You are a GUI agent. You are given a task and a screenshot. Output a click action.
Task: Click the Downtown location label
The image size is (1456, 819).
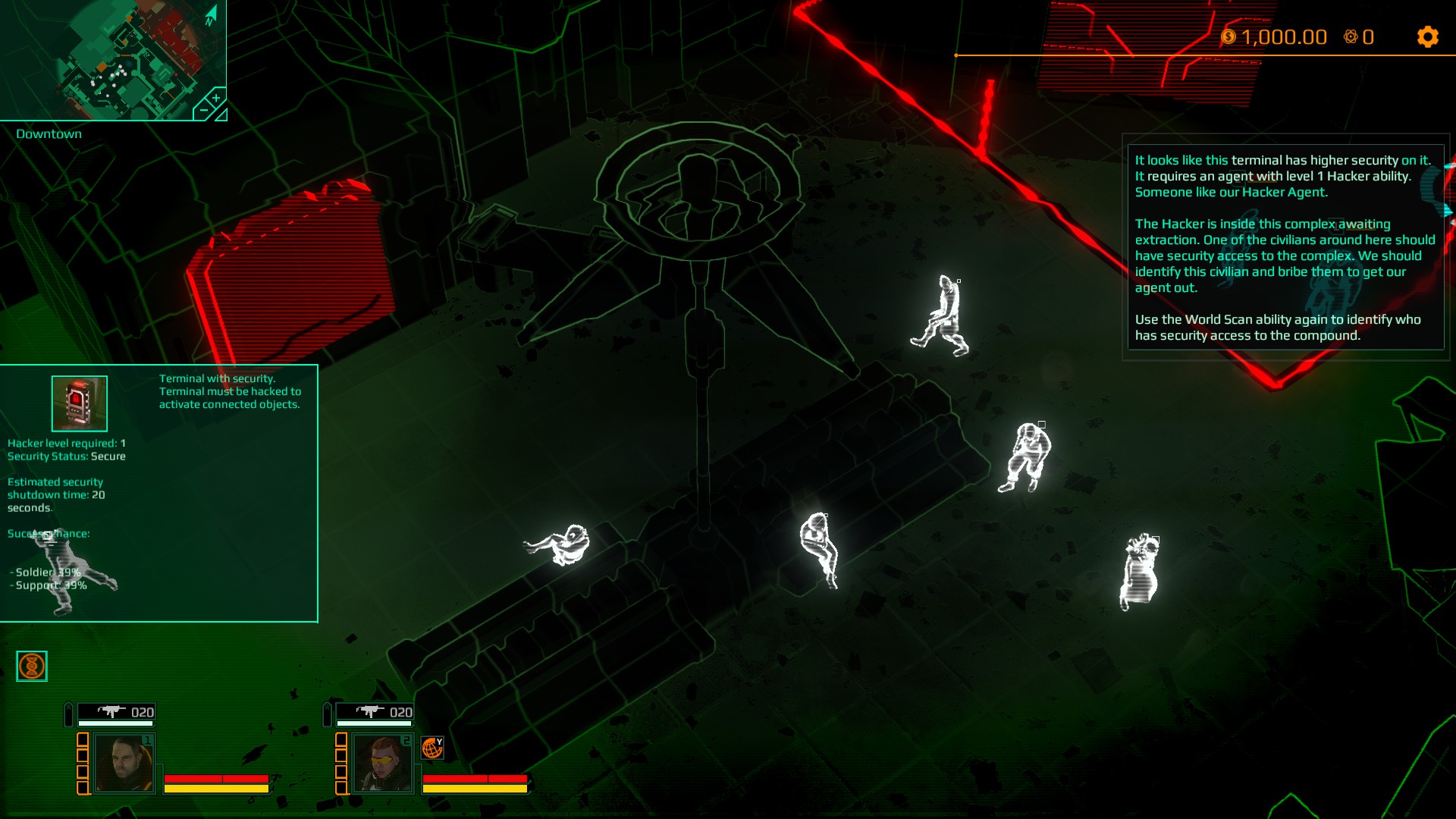(49, 133)
